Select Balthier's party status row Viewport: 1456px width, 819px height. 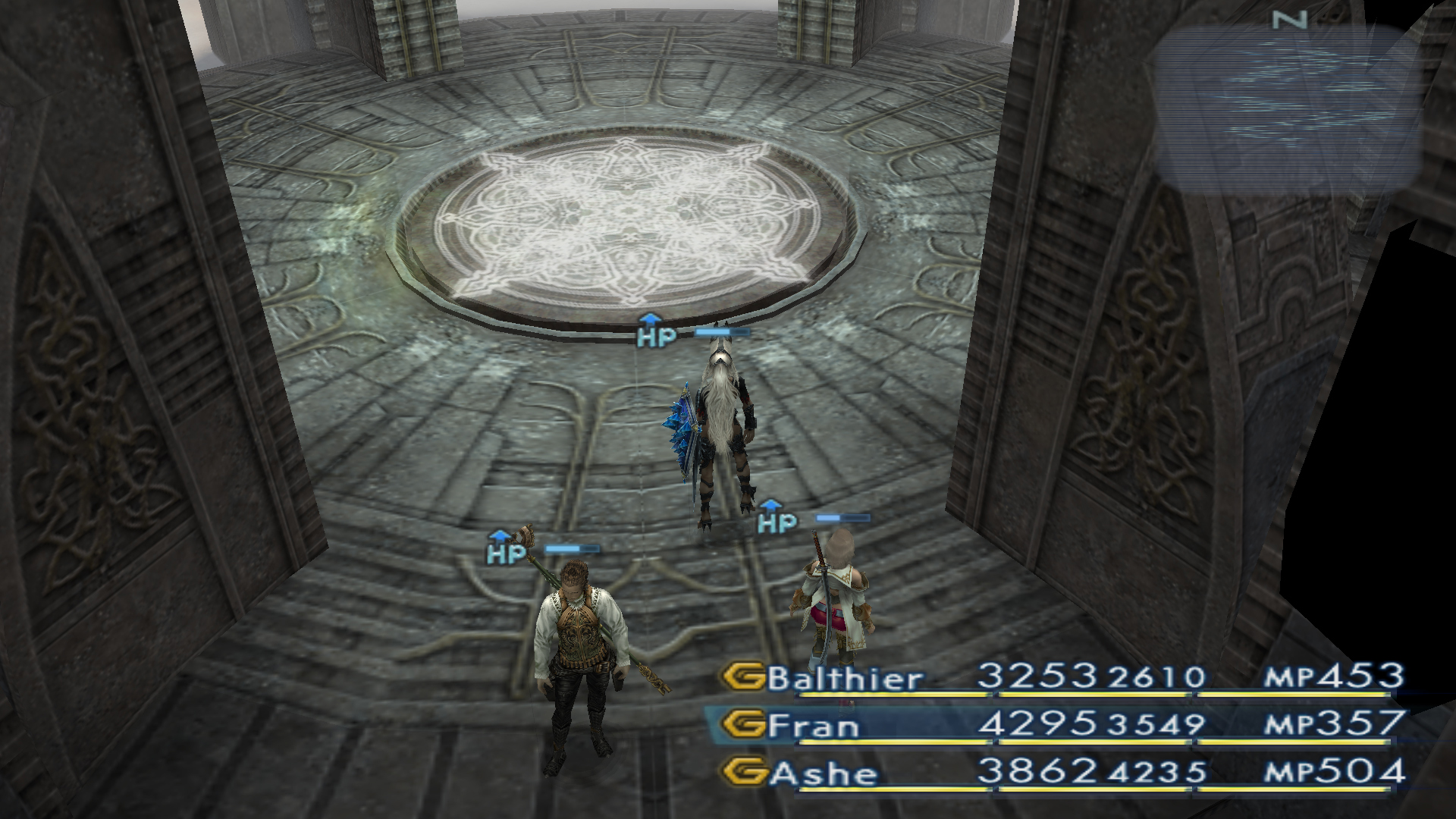(1062, 677)
